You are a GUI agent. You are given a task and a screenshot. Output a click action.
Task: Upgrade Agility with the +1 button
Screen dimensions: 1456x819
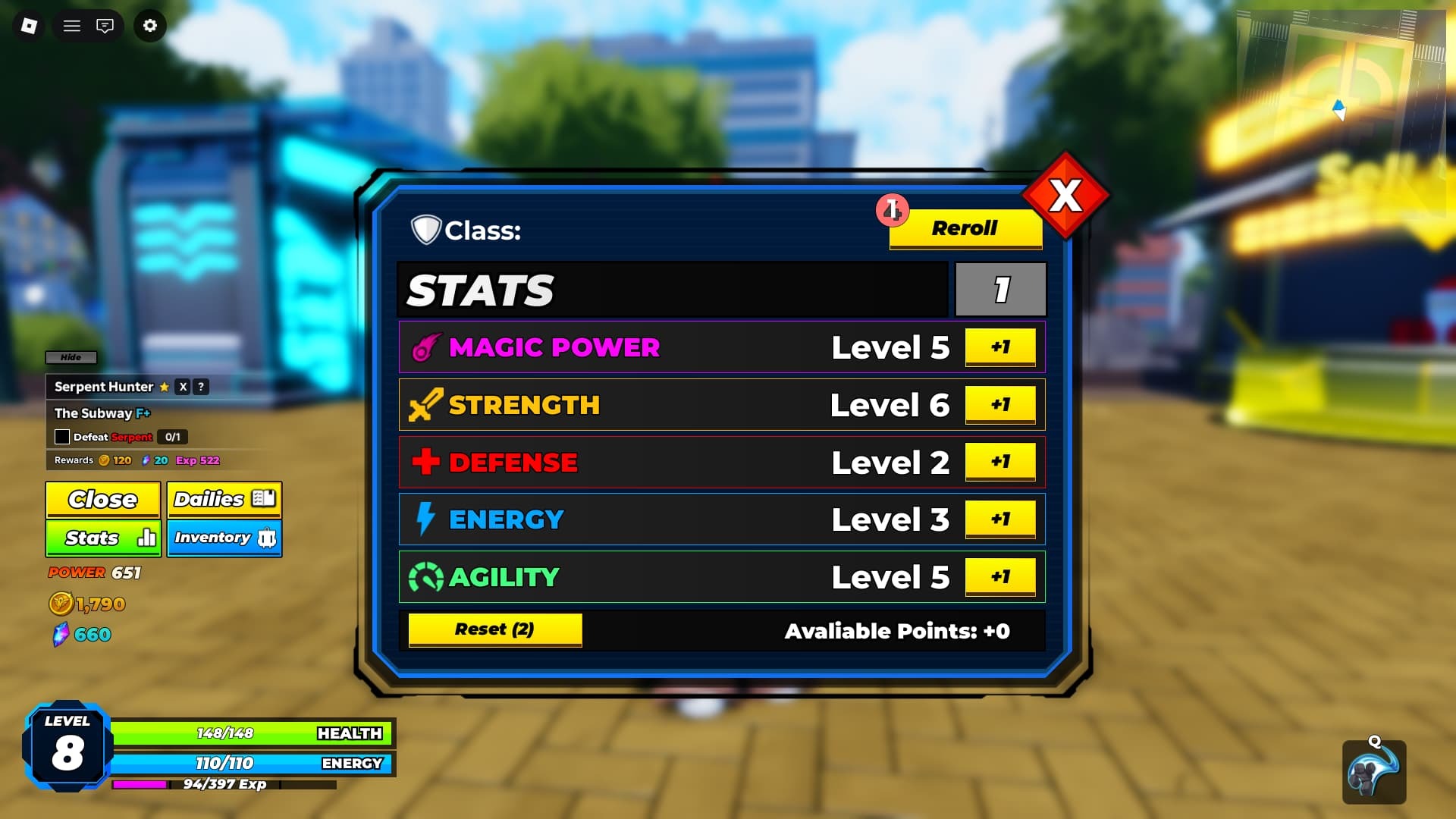click(999, 577)
